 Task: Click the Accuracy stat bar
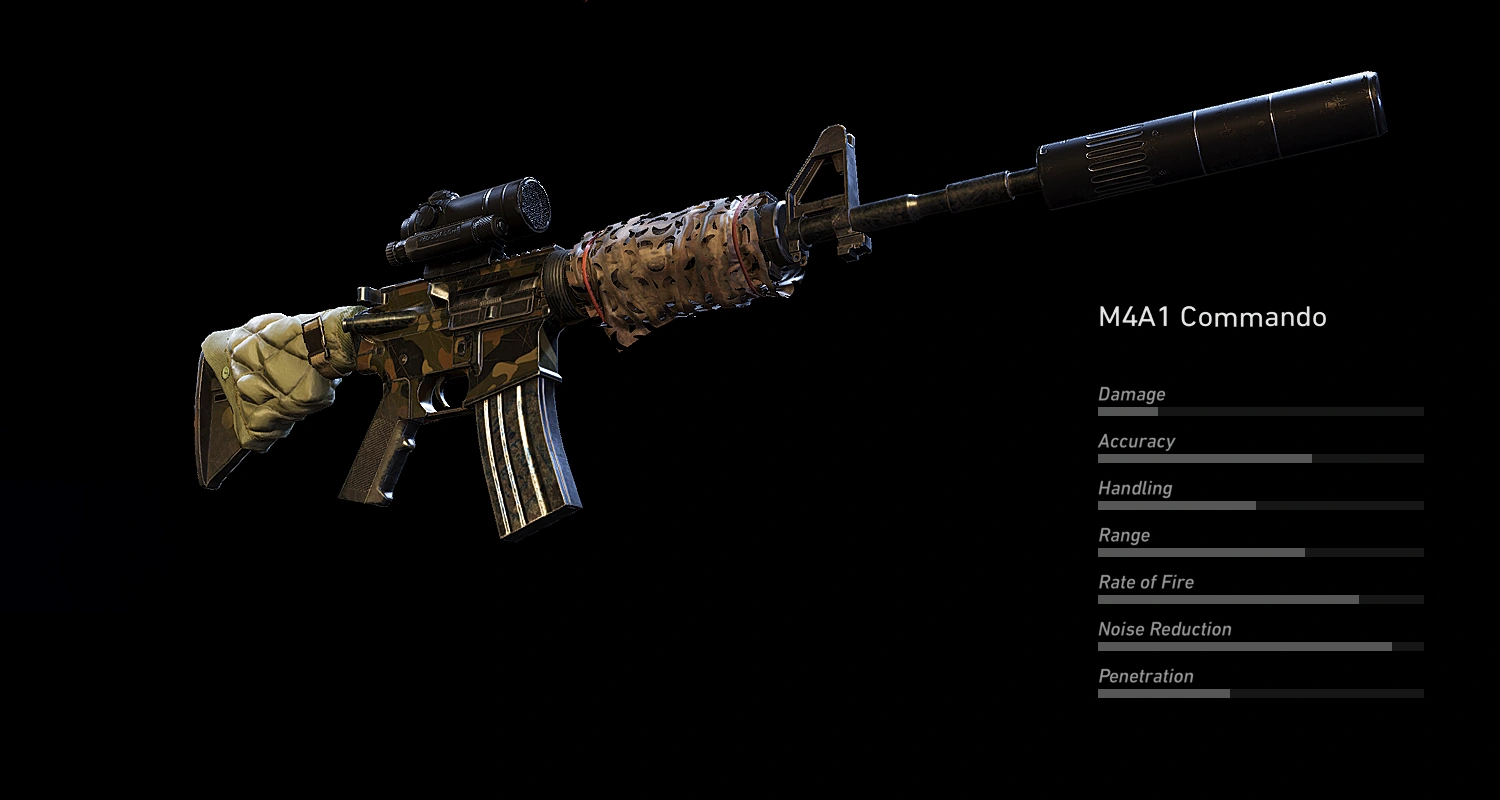(x=1260, y=458)
